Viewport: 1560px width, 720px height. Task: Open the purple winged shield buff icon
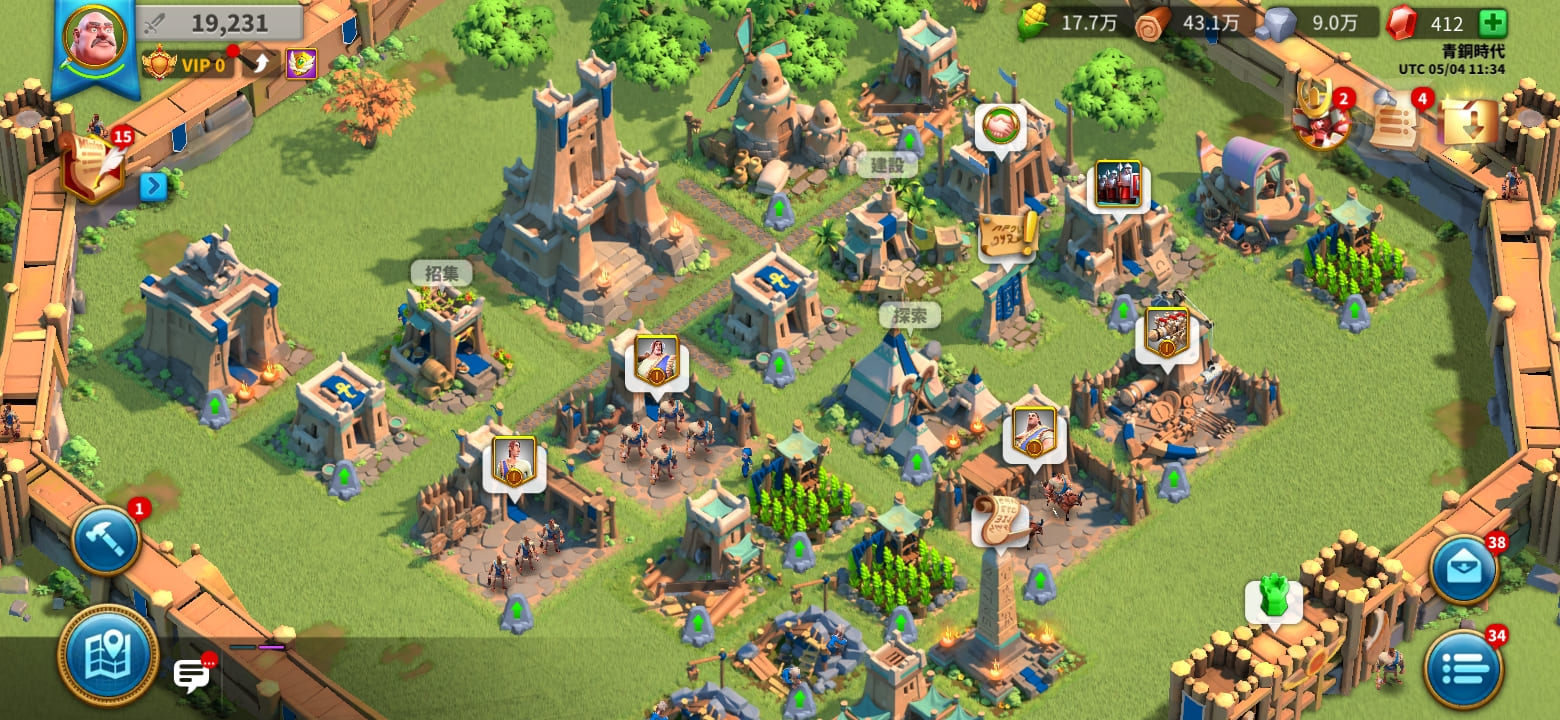coord(301,65)
